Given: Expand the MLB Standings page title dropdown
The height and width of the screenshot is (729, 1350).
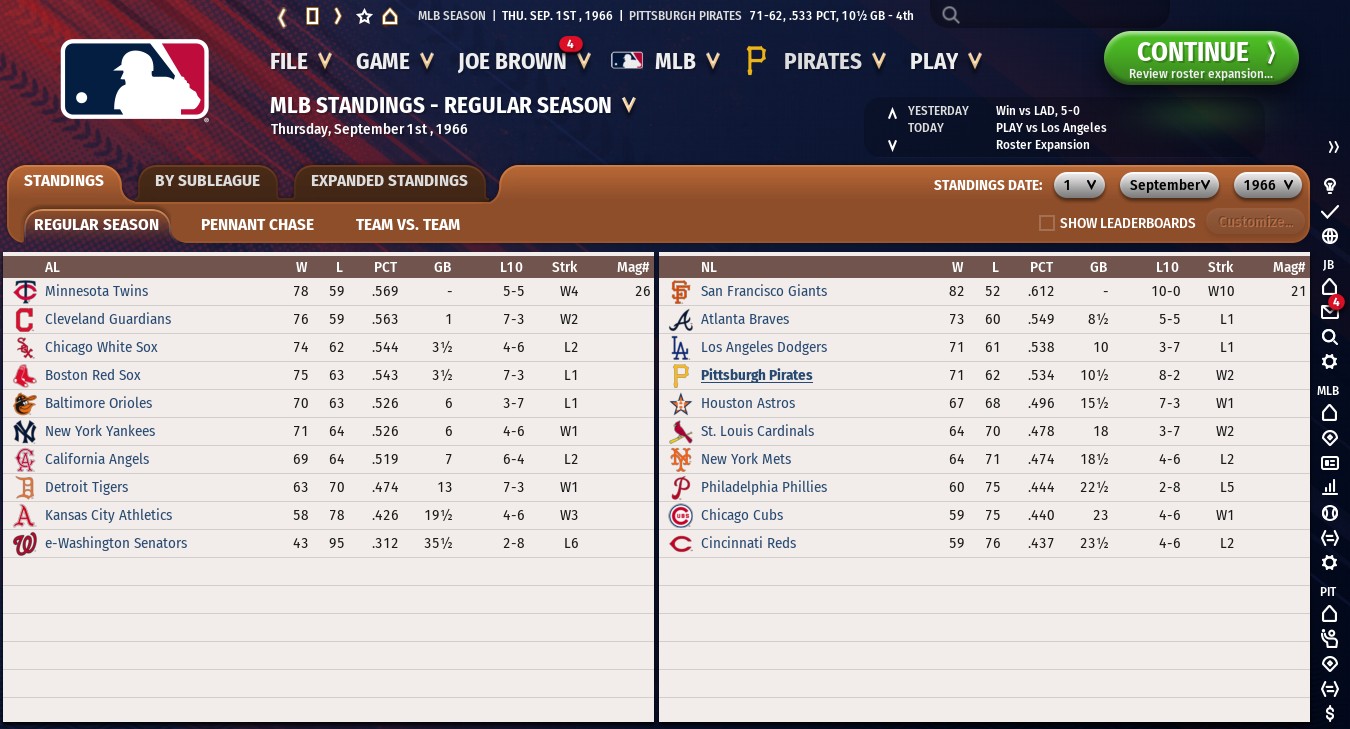Looking at the screenshot, I should [x=629, y=105].
